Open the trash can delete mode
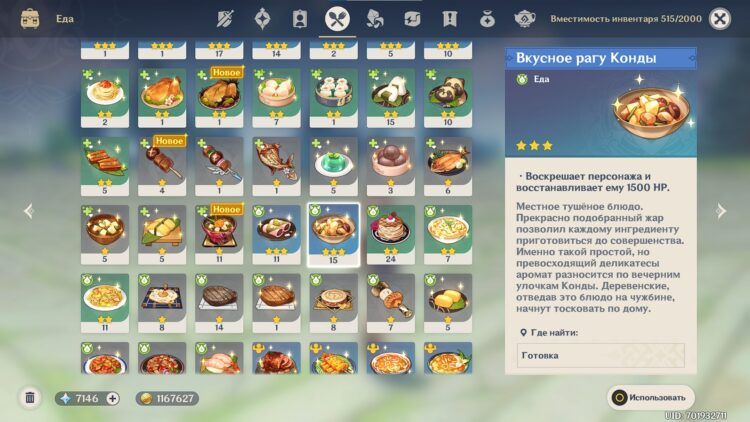 tap(30, 398)
